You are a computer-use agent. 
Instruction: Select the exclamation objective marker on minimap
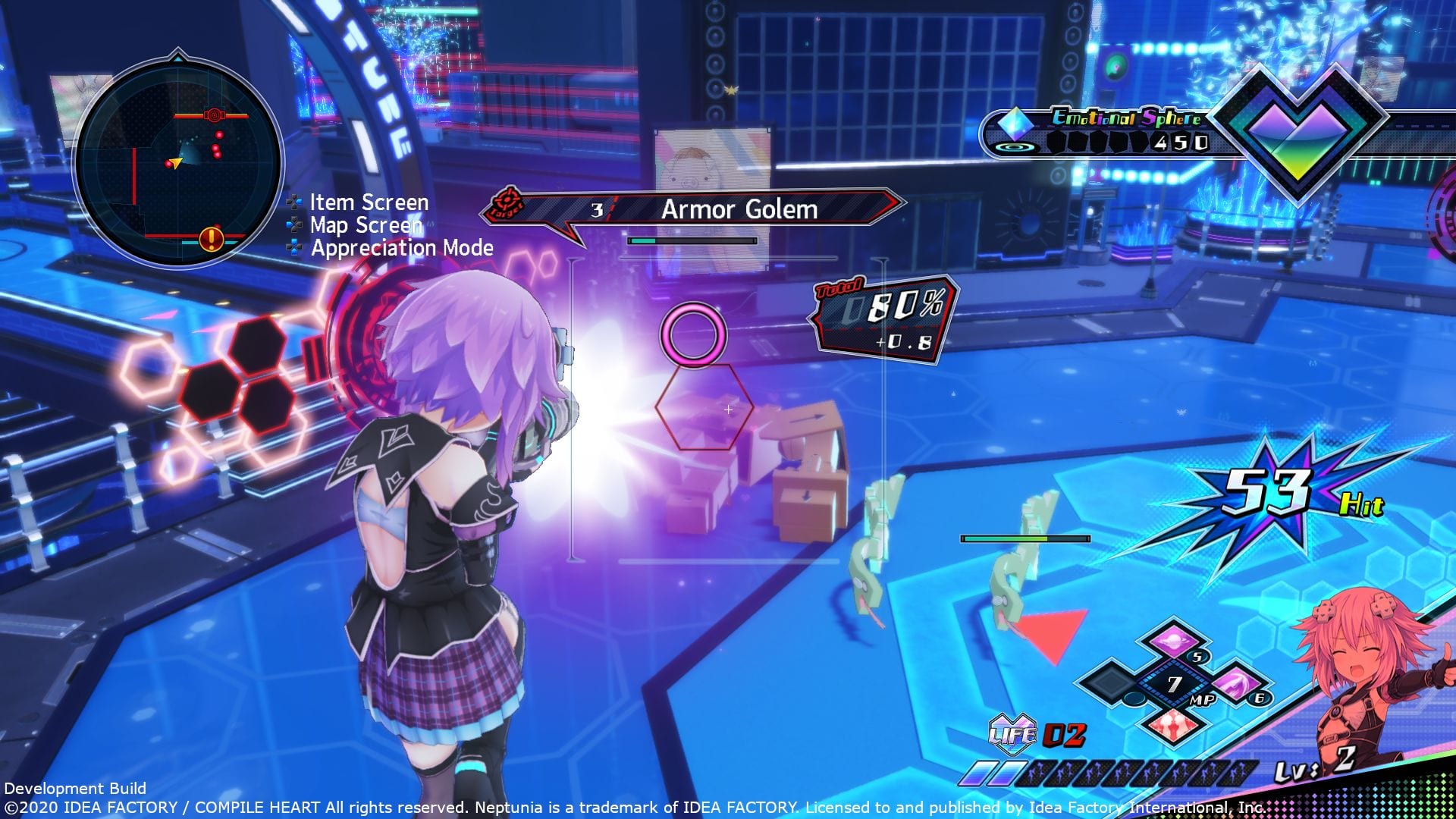click(x=211, y=240)
